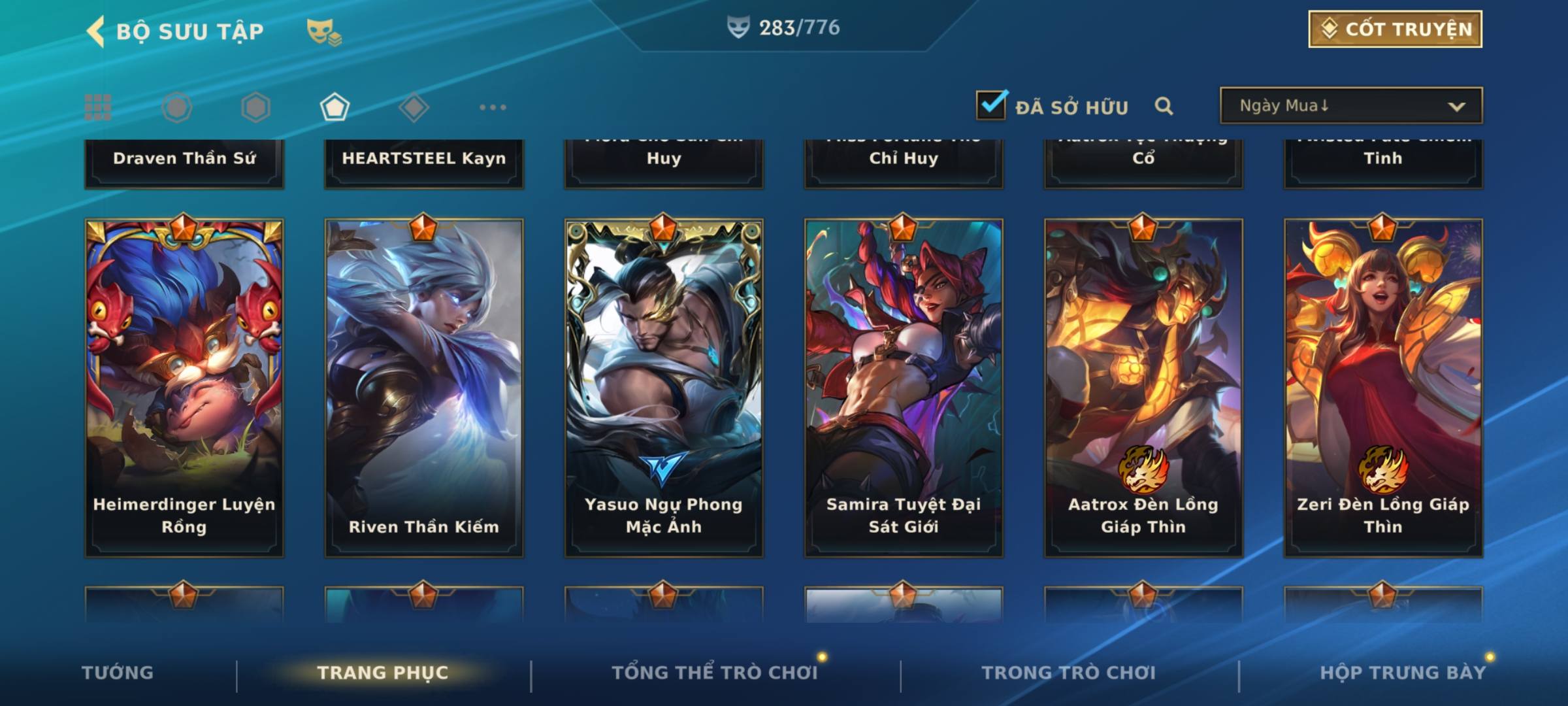Open the Ngày Mua sort dropdown
Image resolution: width=1568 pixels, height=706 pixels.
pos(1350,106)
